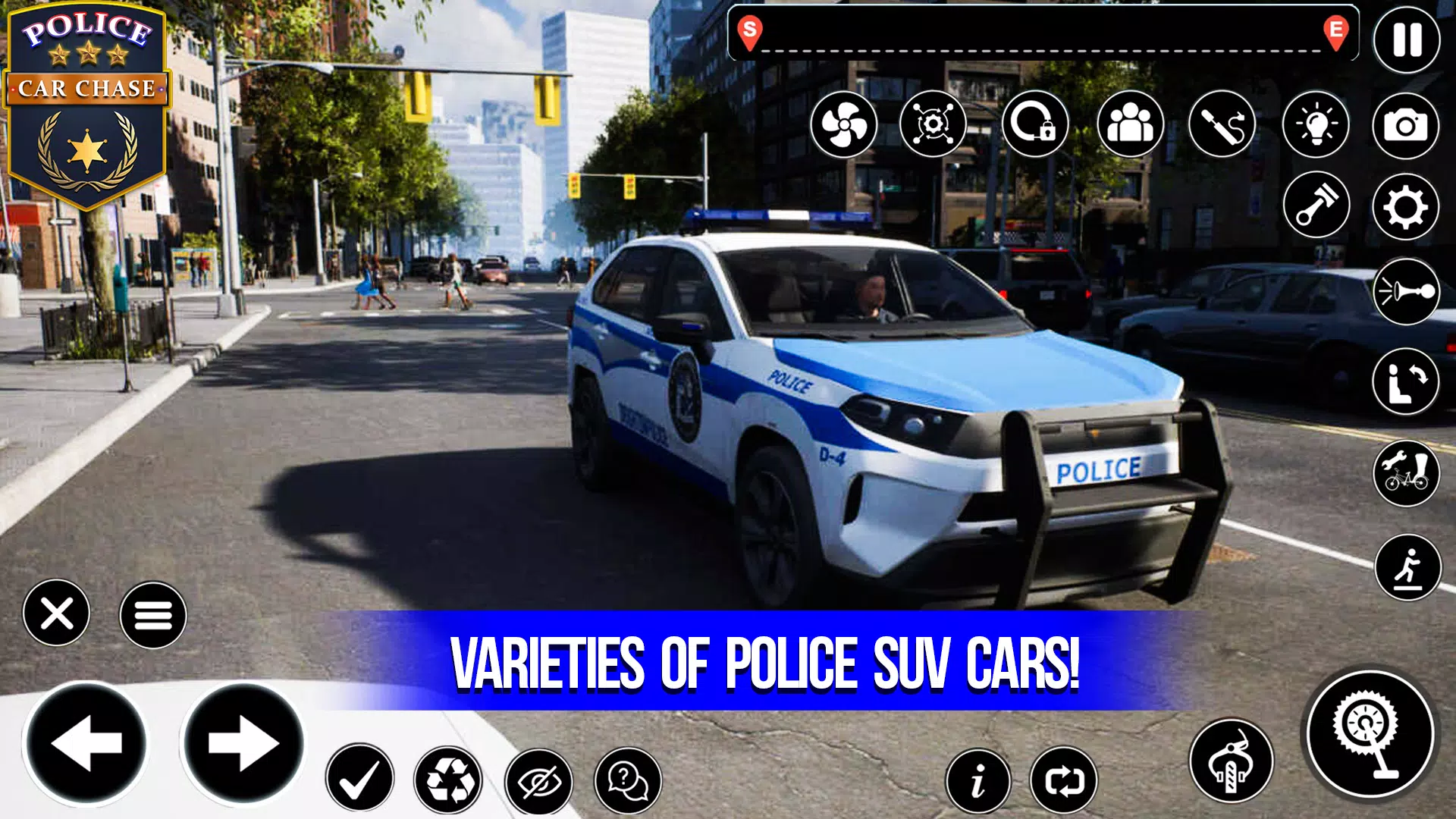Select the fan/ventilation icon on the top toolbar
Viewport: 1456px width, 819px height.
pyautogui.click(x=844, y=124)
